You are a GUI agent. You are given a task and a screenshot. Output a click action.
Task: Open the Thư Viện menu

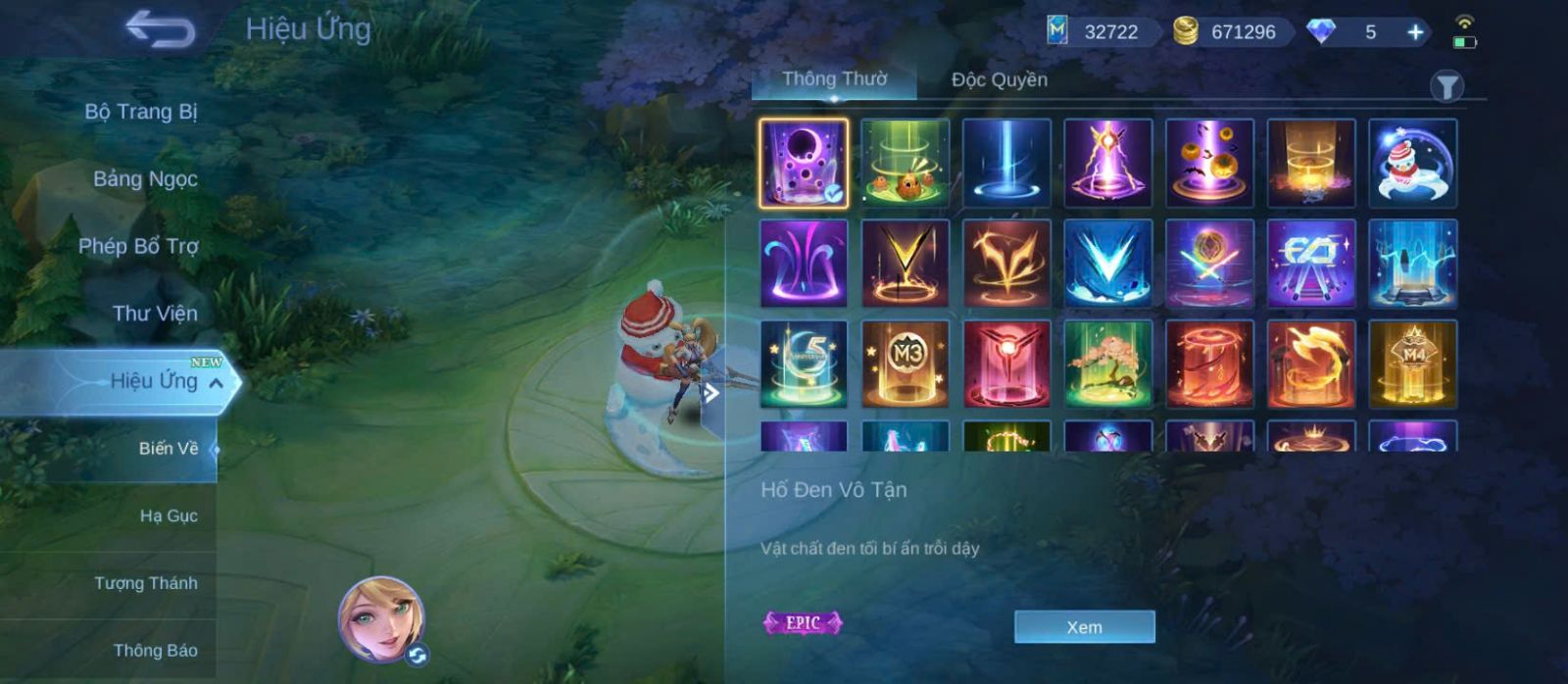point(155,314)
